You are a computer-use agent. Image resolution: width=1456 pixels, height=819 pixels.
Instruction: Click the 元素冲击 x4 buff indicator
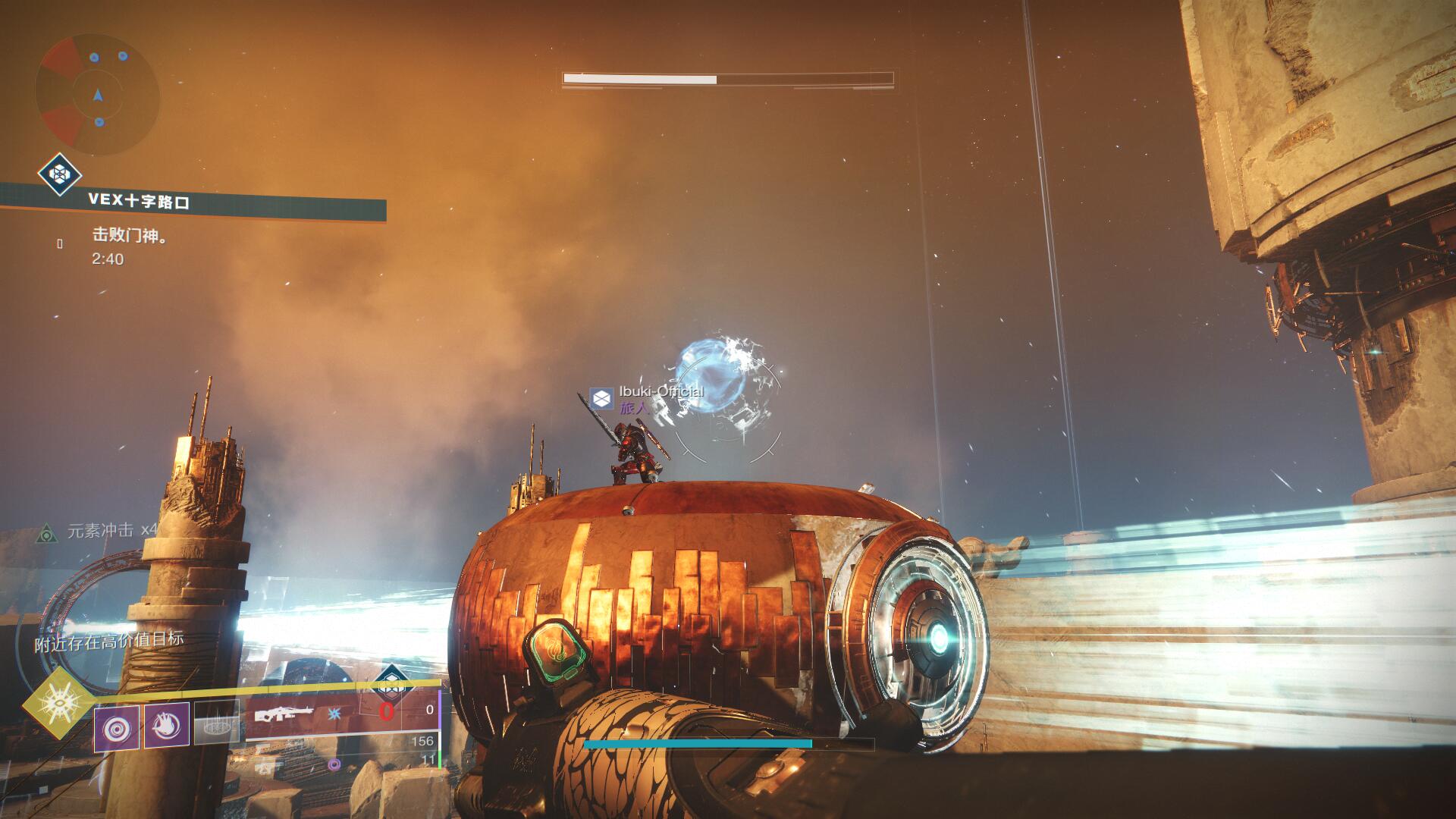point(111,530)
